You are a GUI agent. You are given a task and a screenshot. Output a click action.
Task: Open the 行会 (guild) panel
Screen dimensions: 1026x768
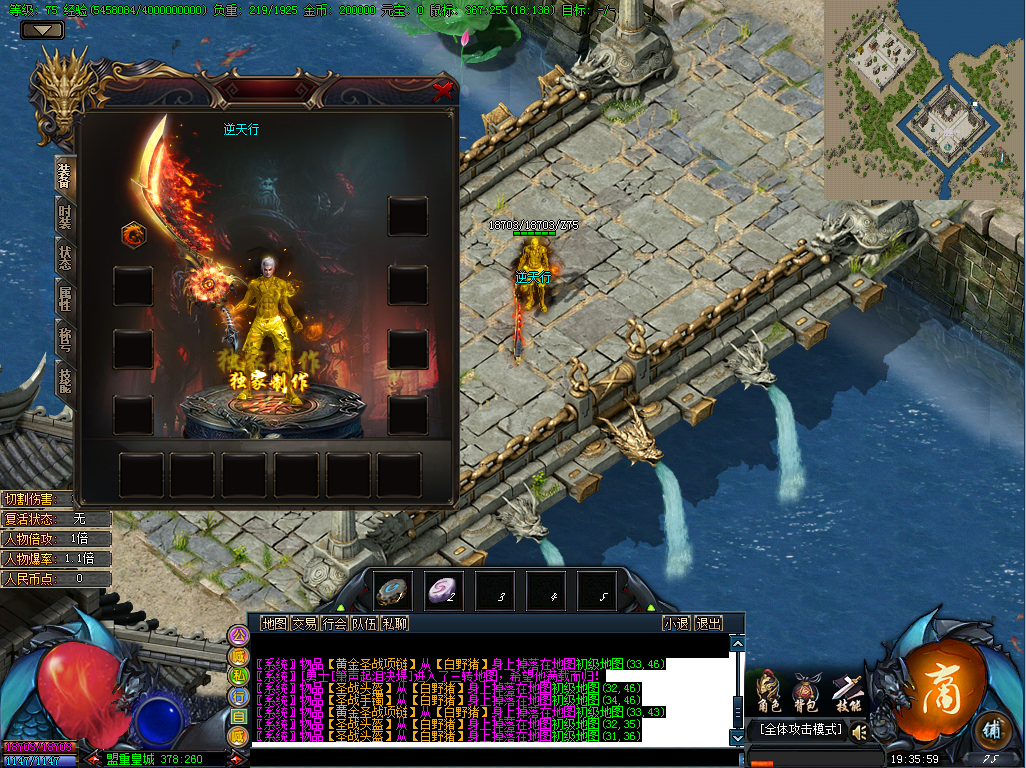click(334, 623)
